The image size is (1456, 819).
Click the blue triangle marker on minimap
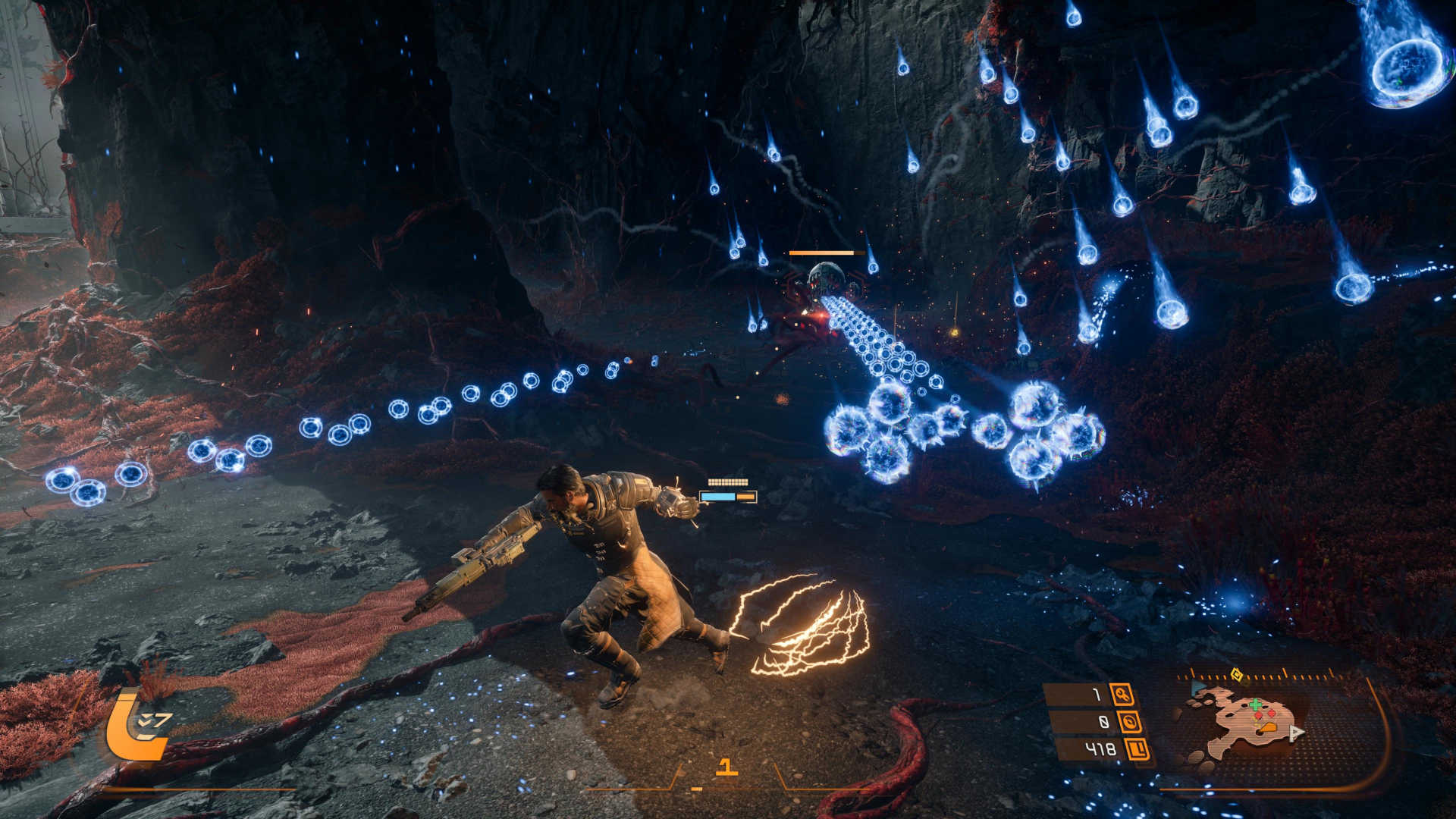coord(1198,689)
